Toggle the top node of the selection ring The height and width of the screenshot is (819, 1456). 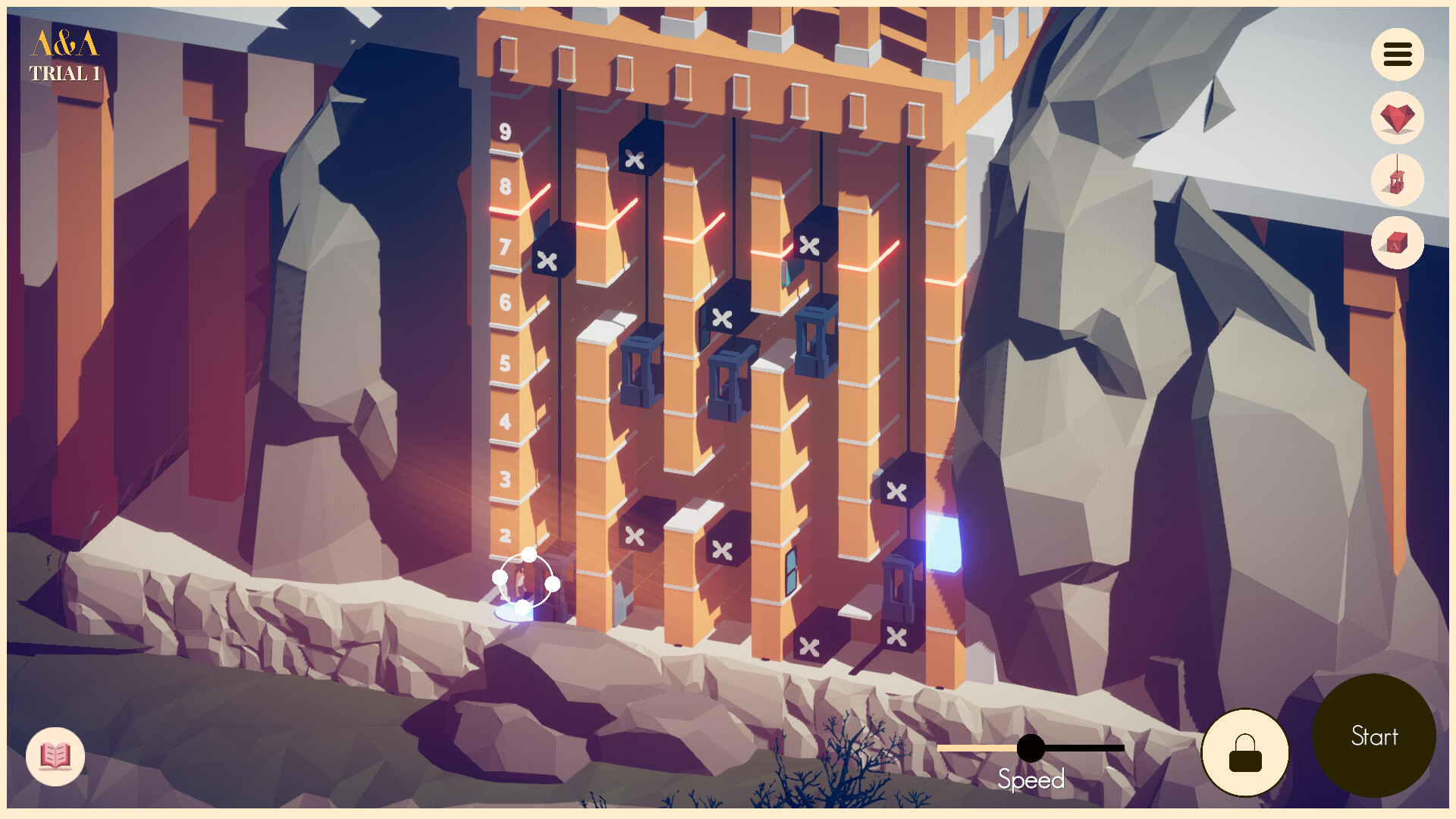point(529,554)
